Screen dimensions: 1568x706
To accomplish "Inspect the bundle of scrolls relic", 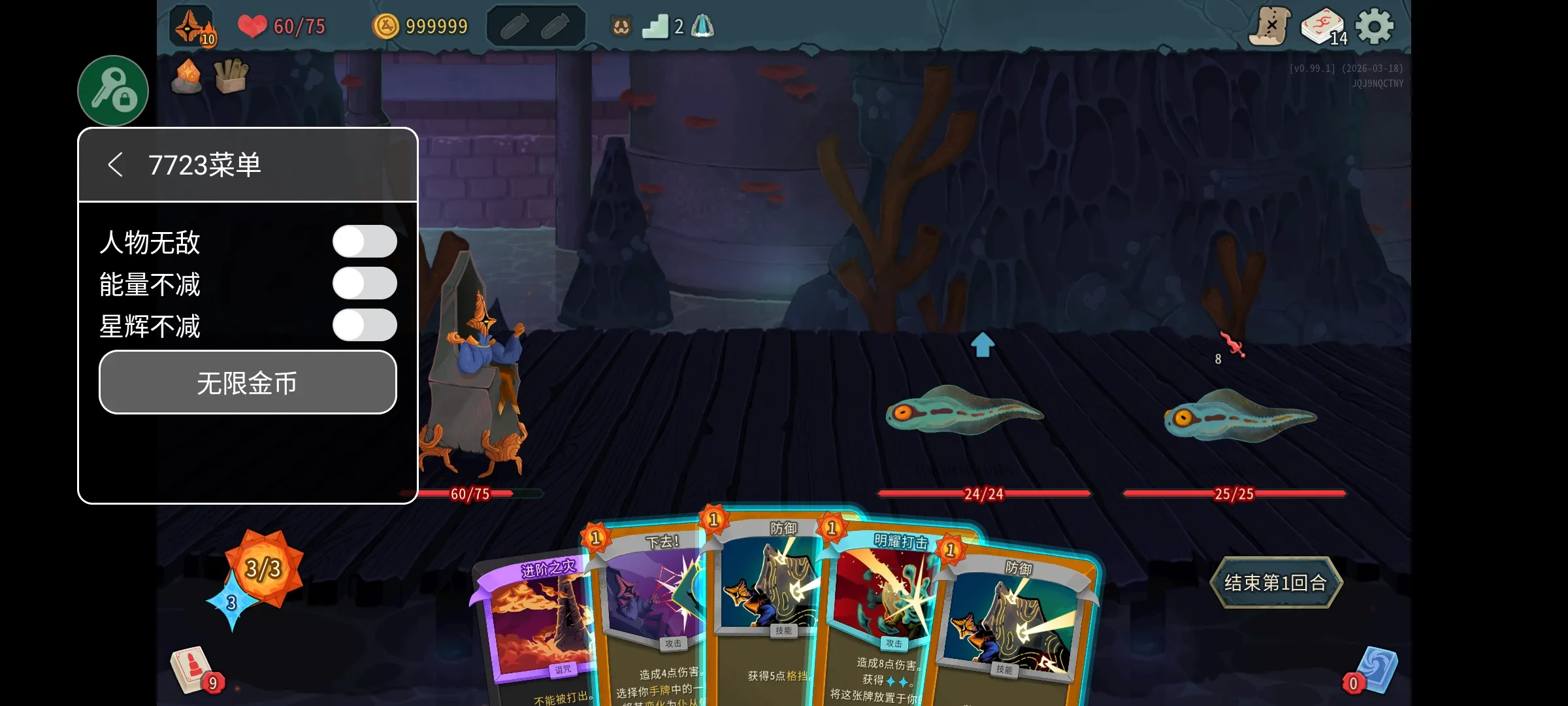I will click(x=231, y=76).
